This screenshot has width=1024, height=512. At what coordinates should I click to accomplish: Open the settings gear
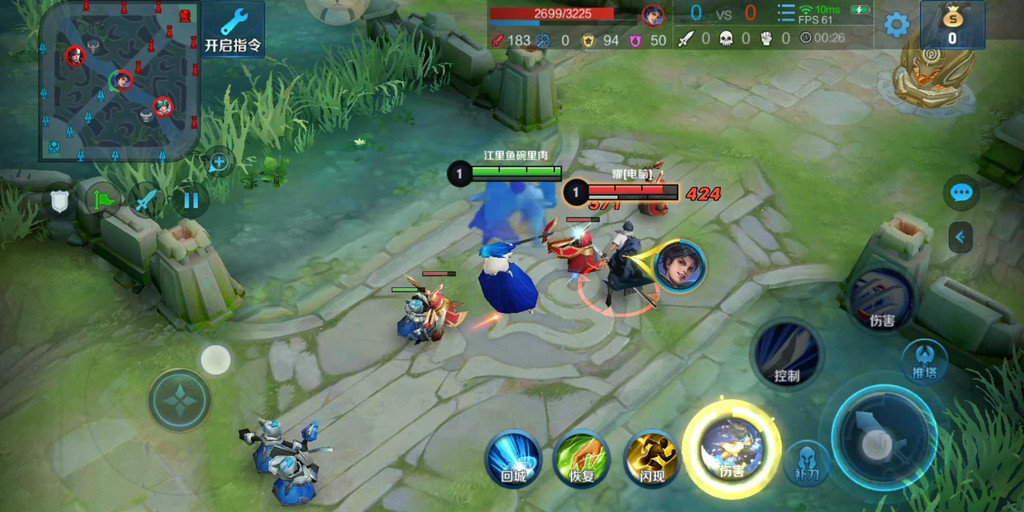pyautogui.click(x=896, y=25)
